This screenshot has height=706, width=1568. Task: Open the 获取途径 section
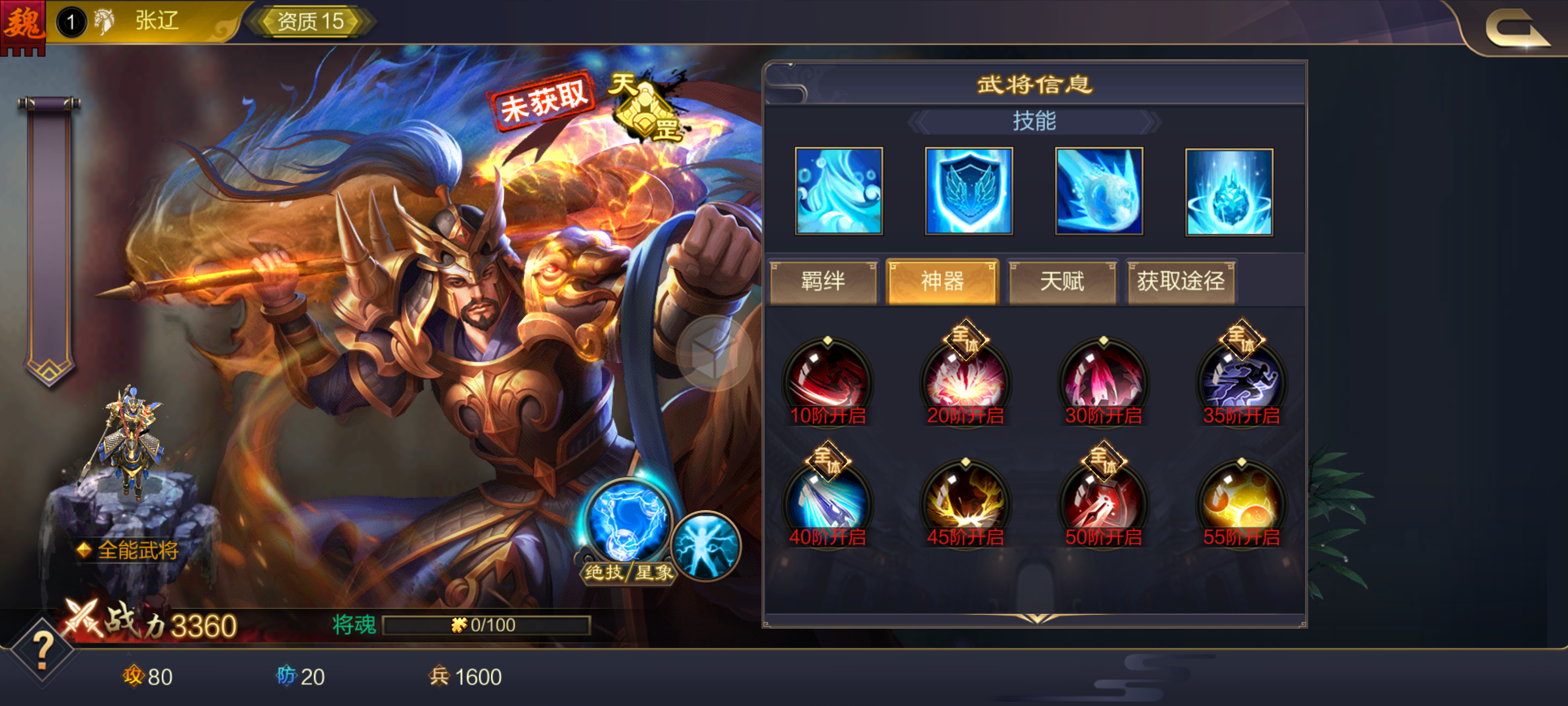click(x=1181, y=281)
